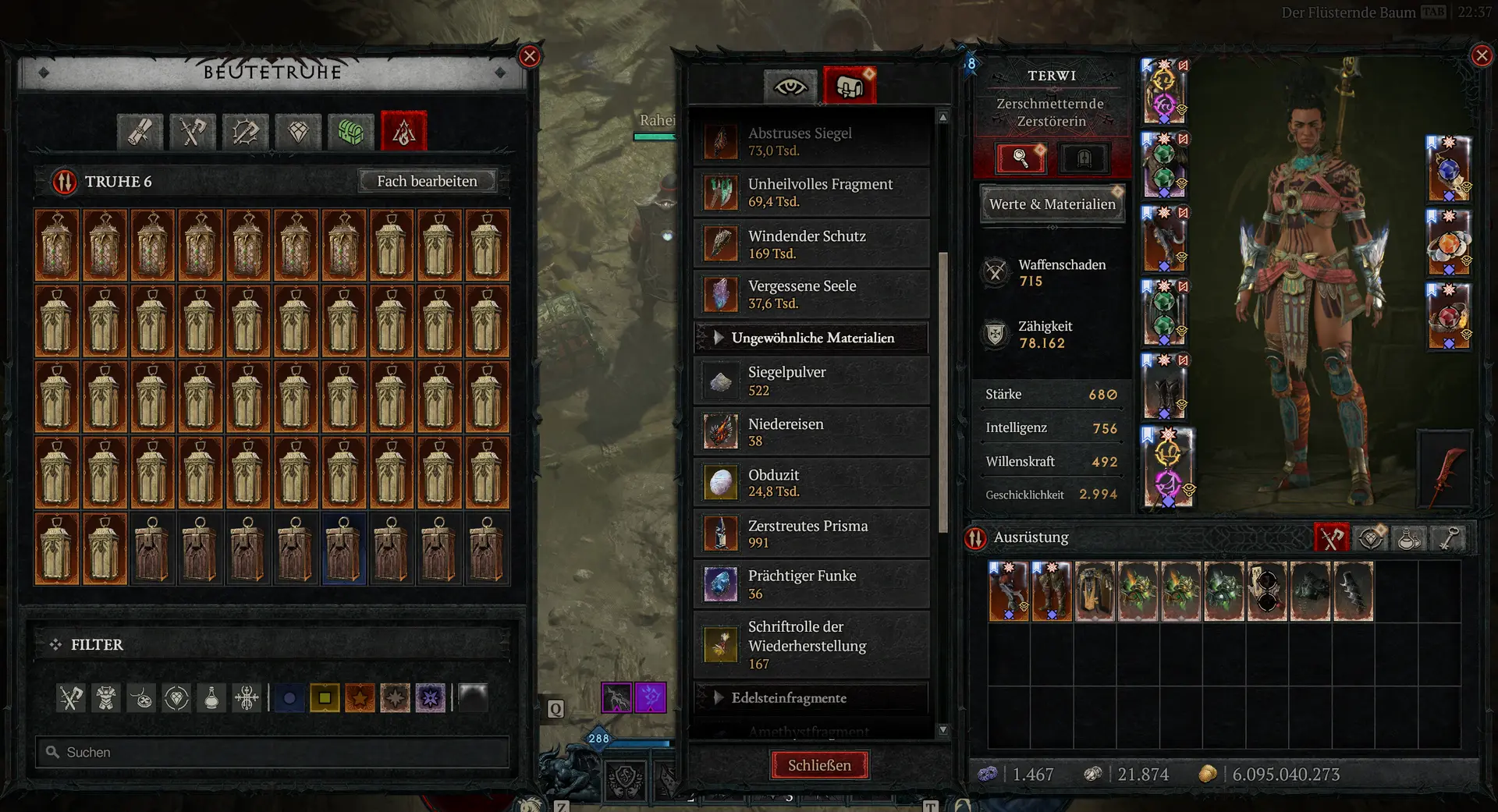Viewport: 1498px width, 812px height.
Task: Select the red highlighted stash tab
Action: click(x=403, y=132)
